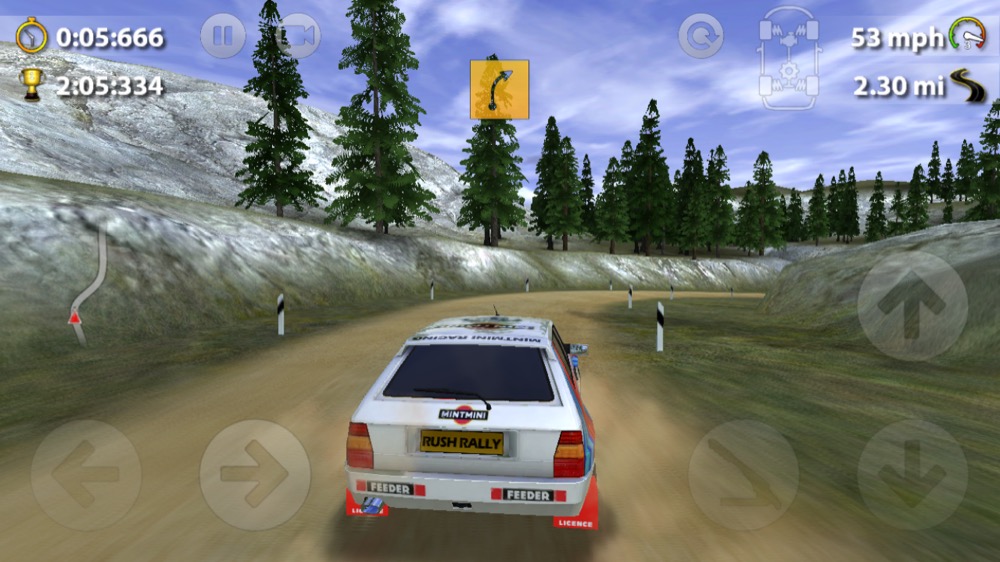The height and width of the screenshot is (562, 1000).
Task: Reset the car with the circular arrow button
Action: click(701, 37)
